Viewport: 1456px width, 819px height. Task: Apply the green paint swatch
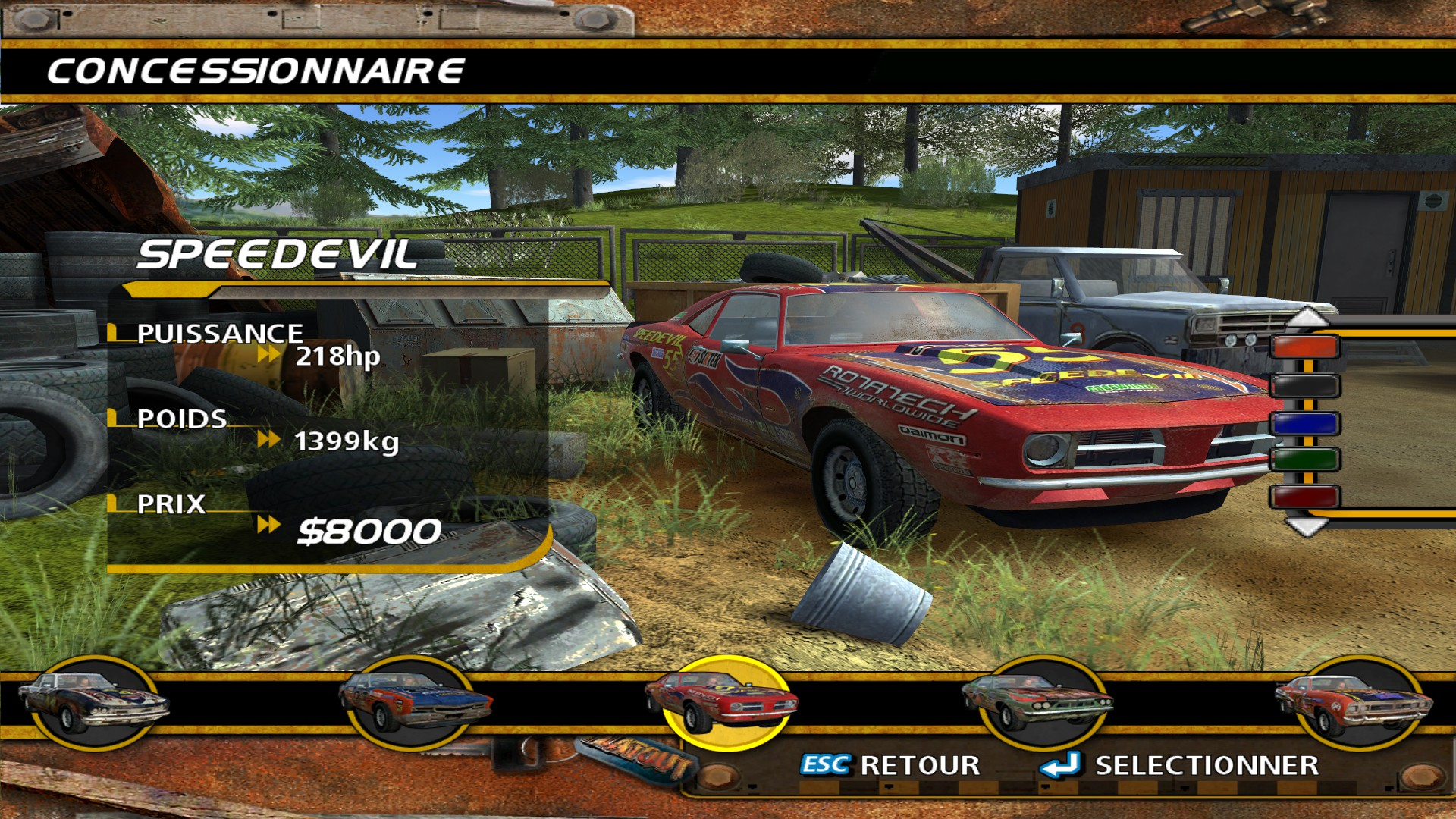tap(1304, 460)
